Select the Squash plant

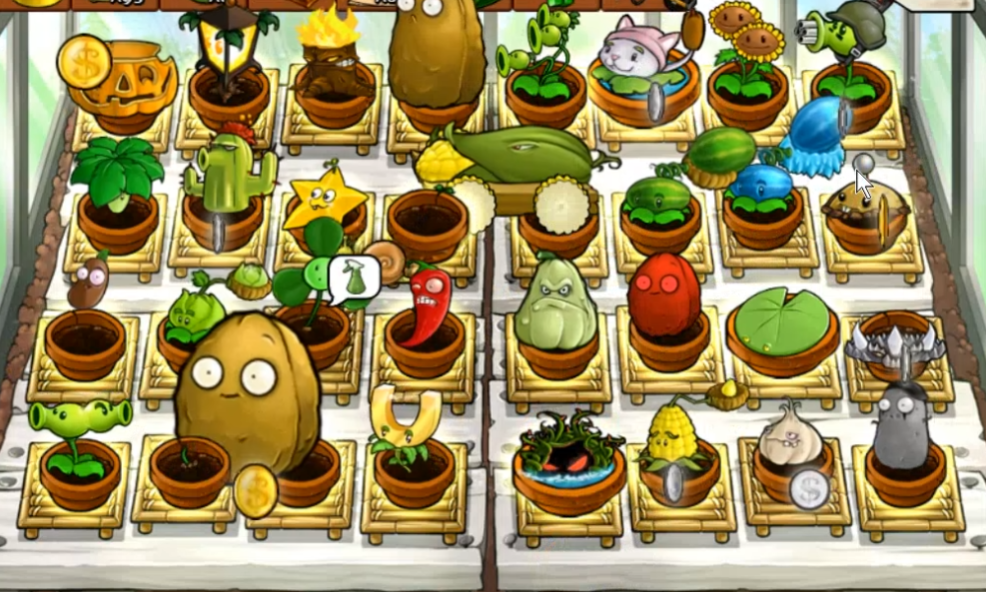(x=556, y=303)
